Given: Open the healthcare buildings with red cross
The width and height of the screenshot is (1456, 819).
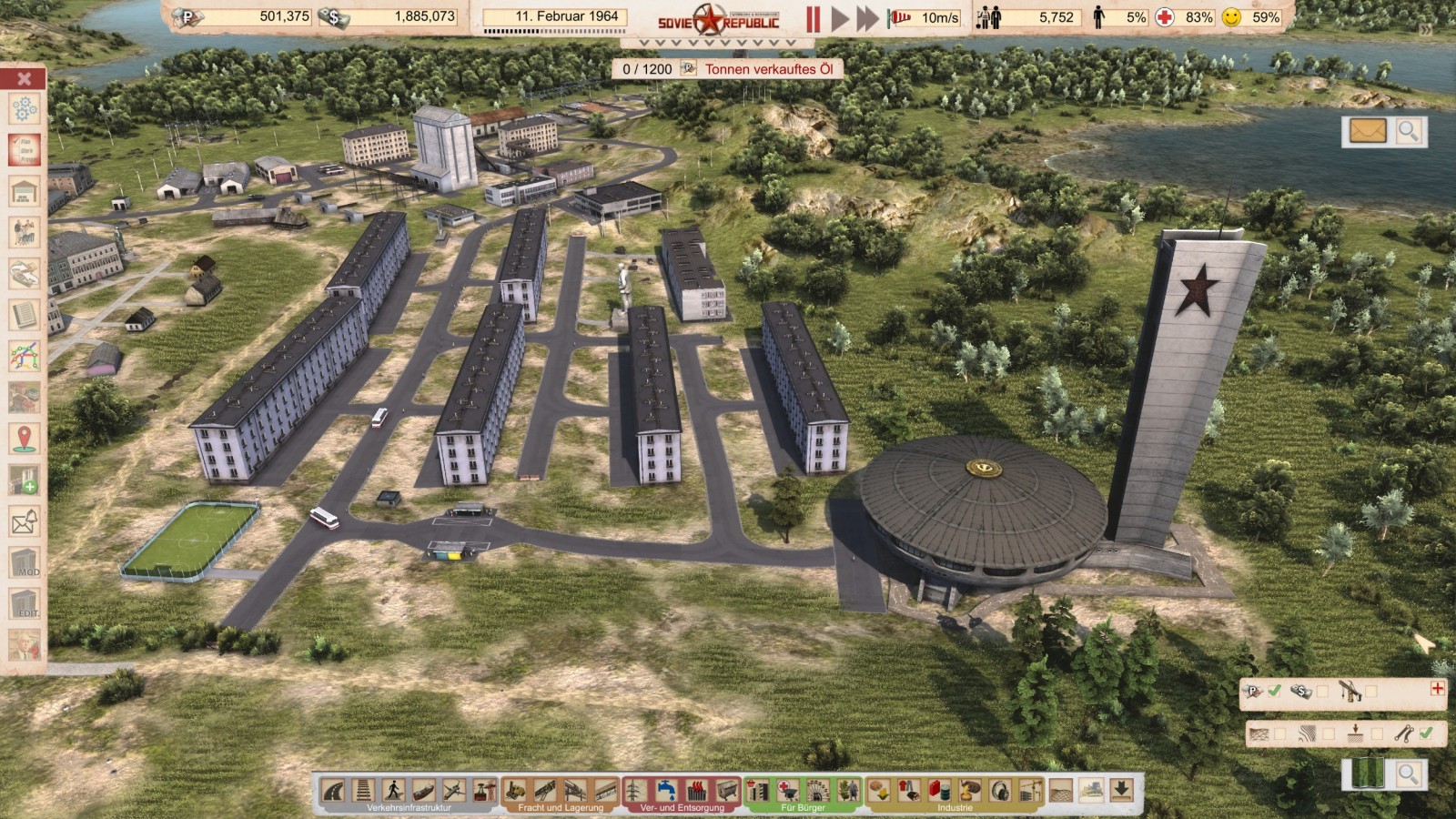Looking at the screenshot, I should coord(788,790).
